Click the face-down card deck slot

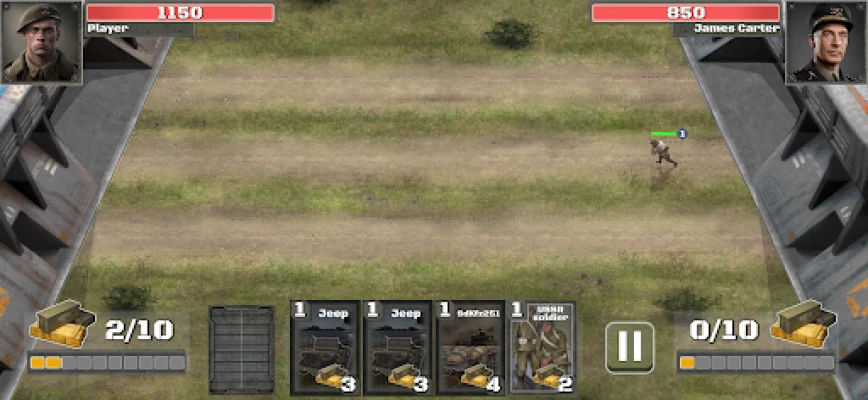coord(241,349)
